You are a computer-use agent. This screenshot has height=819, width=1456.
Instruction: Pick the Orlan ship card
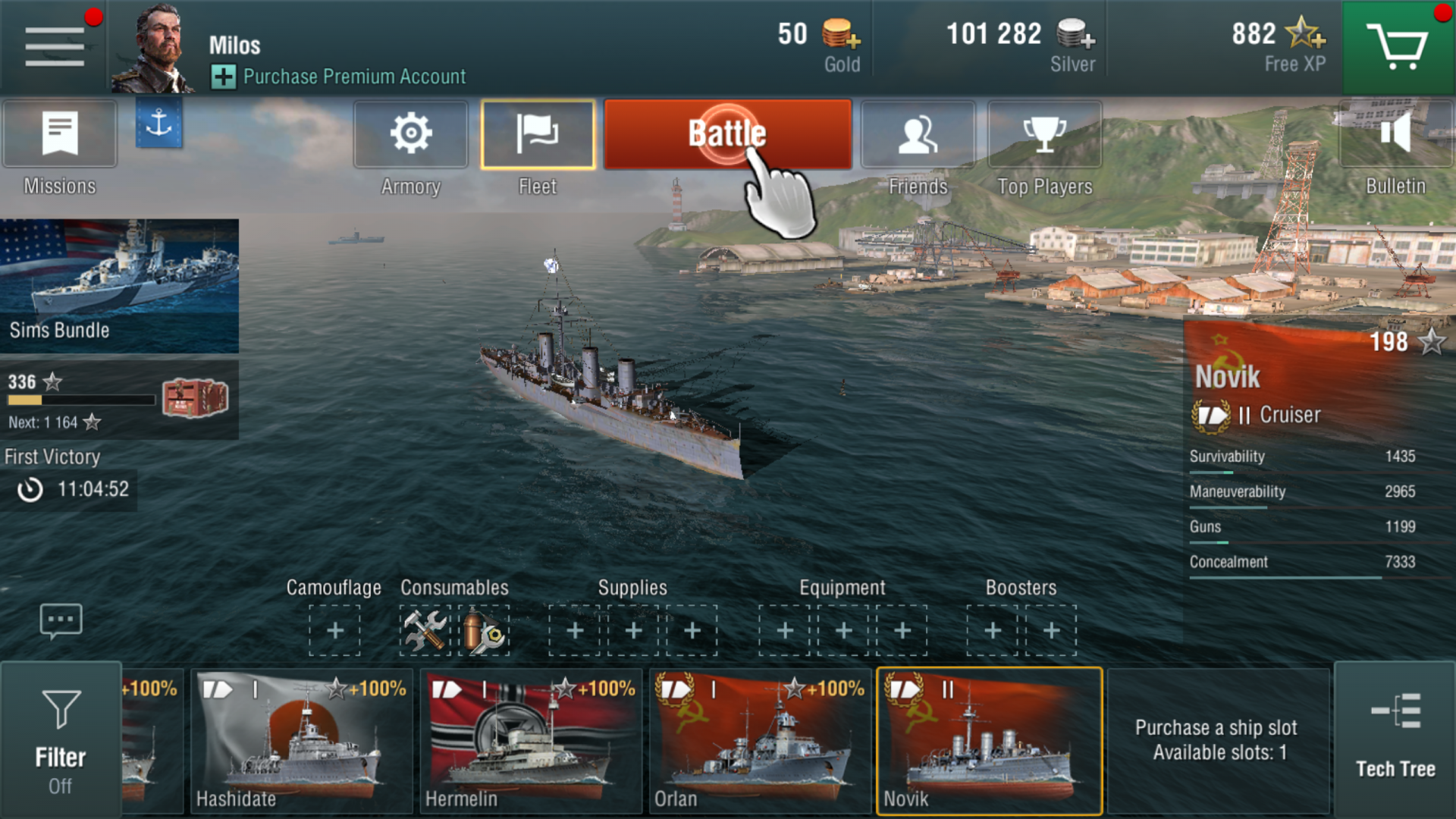[x=760, y=741]
